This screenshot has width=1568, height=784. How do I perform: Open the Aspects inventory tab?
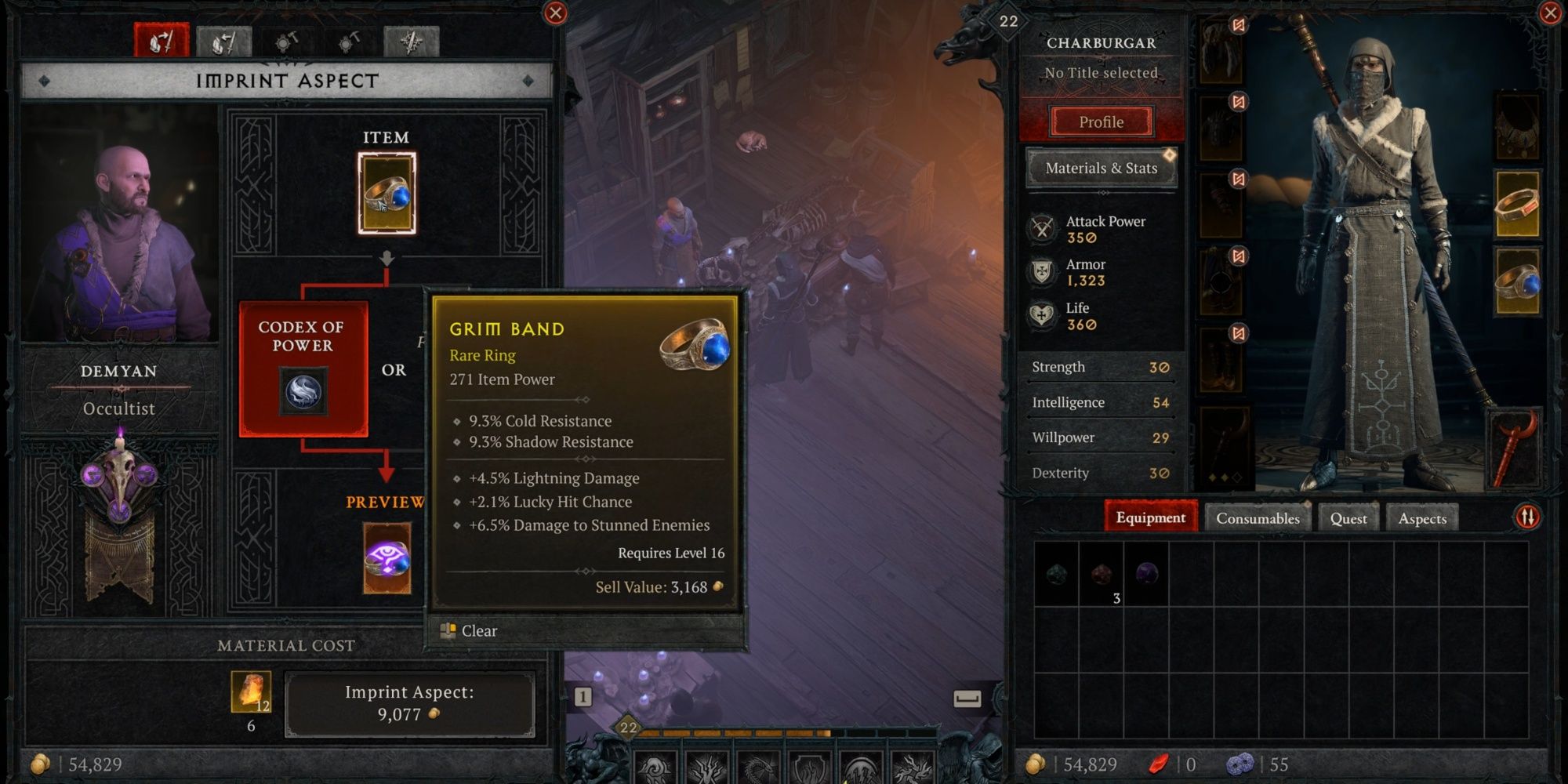point(1422,518)
